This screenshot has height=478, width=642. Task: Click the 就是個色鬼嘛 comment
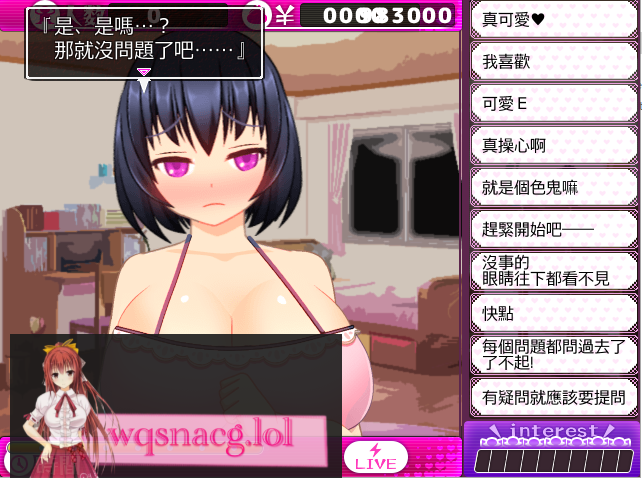pyautogui.click(x=553, y=187)
